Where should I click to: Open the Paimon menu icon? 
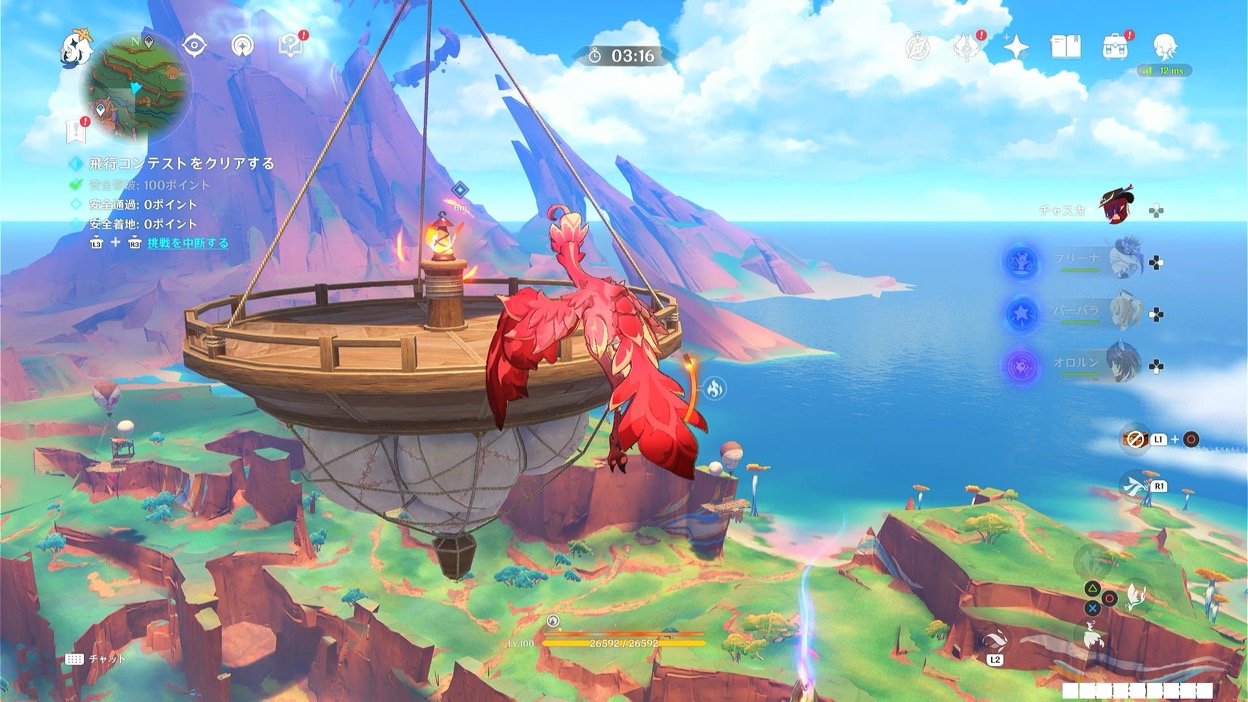point(76,47)
